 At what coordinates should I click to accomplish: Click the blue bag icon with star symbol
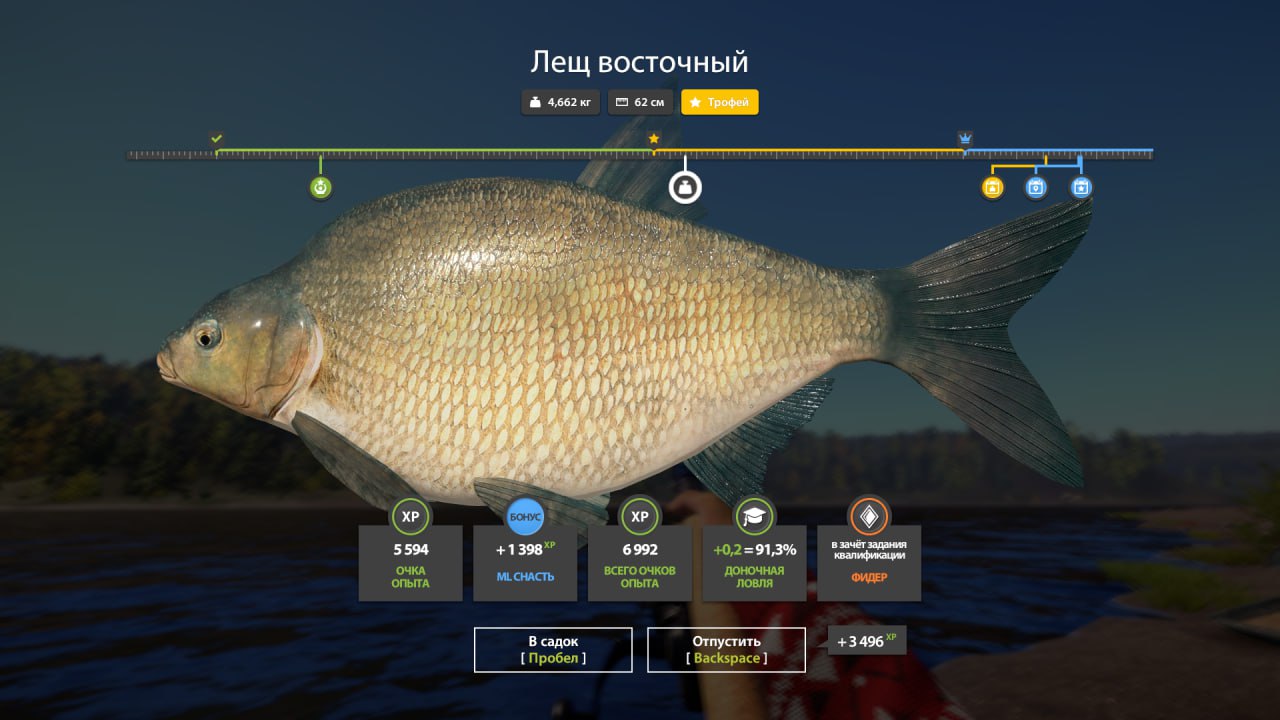coord(1080,187)
